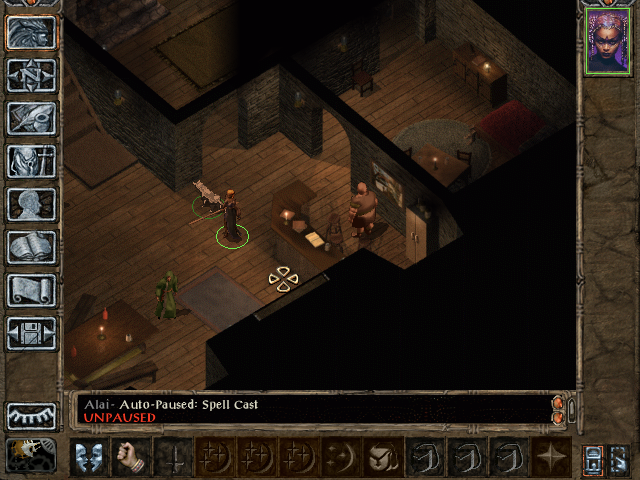Viewport: 640px width, 480px height.
Task: Click the star special abilities button
Action: pyautogui.click(x=551, y=456)
